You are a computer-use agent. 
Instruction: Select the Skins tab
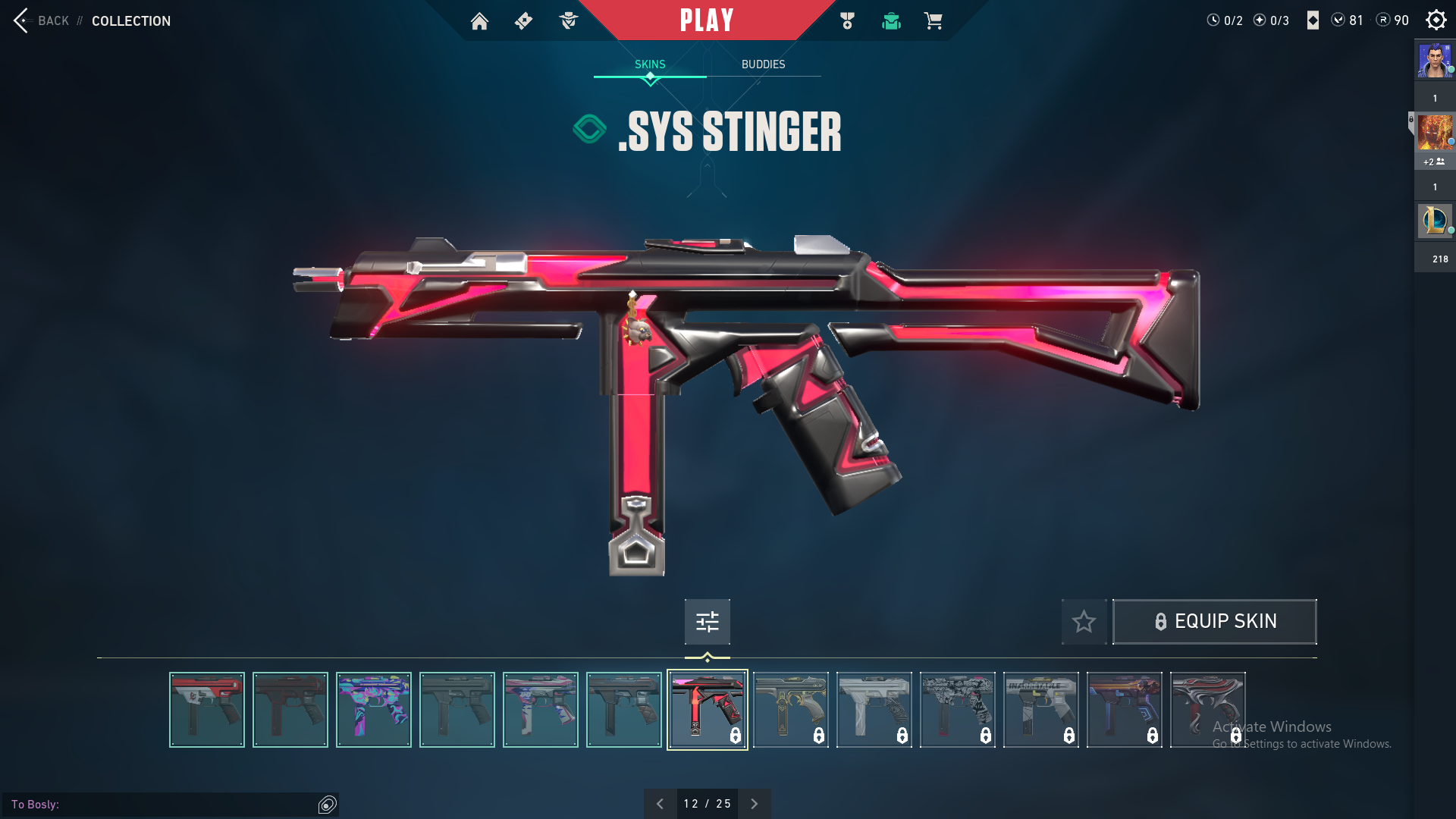(650, 64)
